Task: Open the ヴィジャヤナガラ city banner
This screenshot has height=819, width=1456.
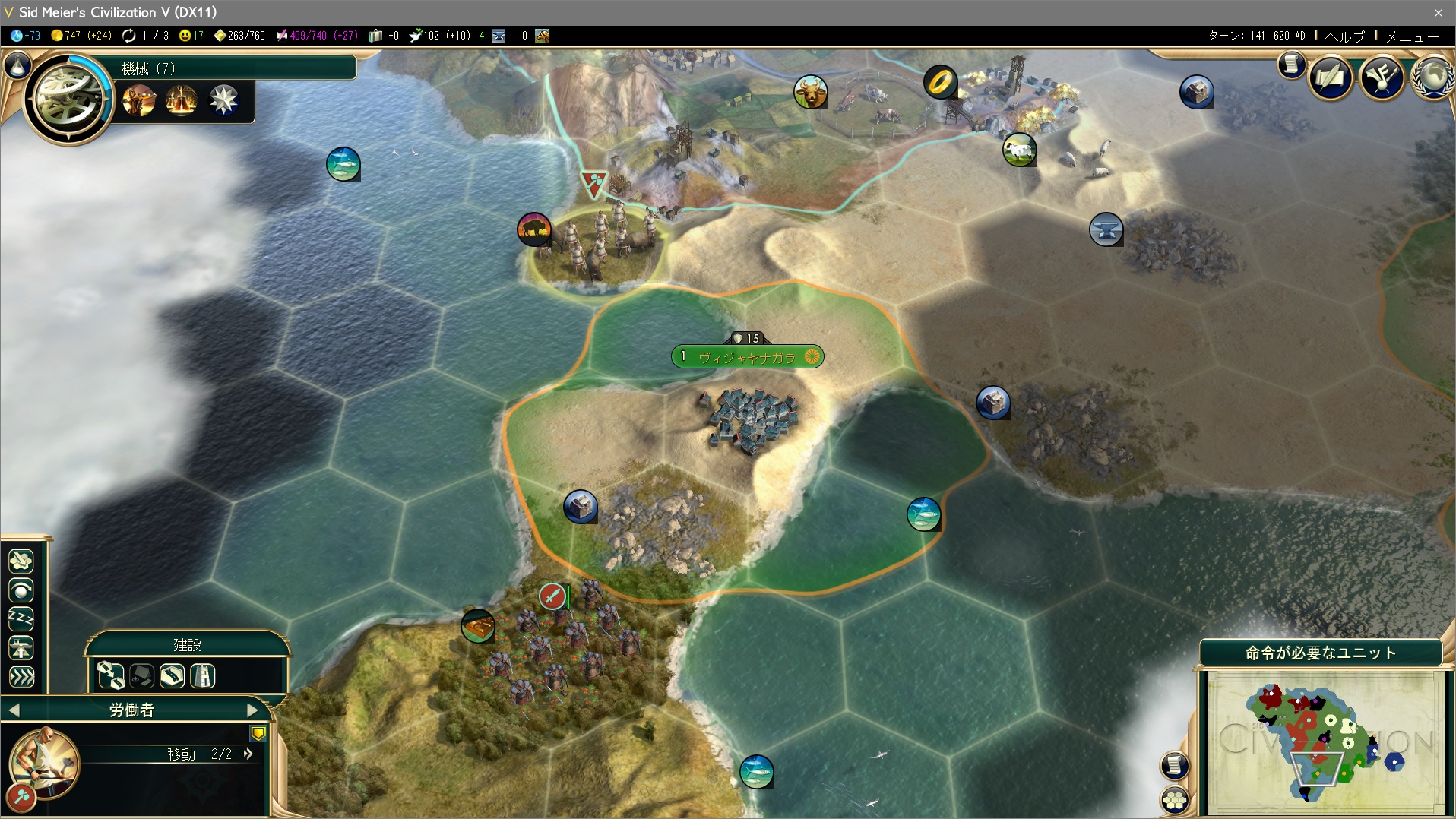Action: click(x=746, y=357)
